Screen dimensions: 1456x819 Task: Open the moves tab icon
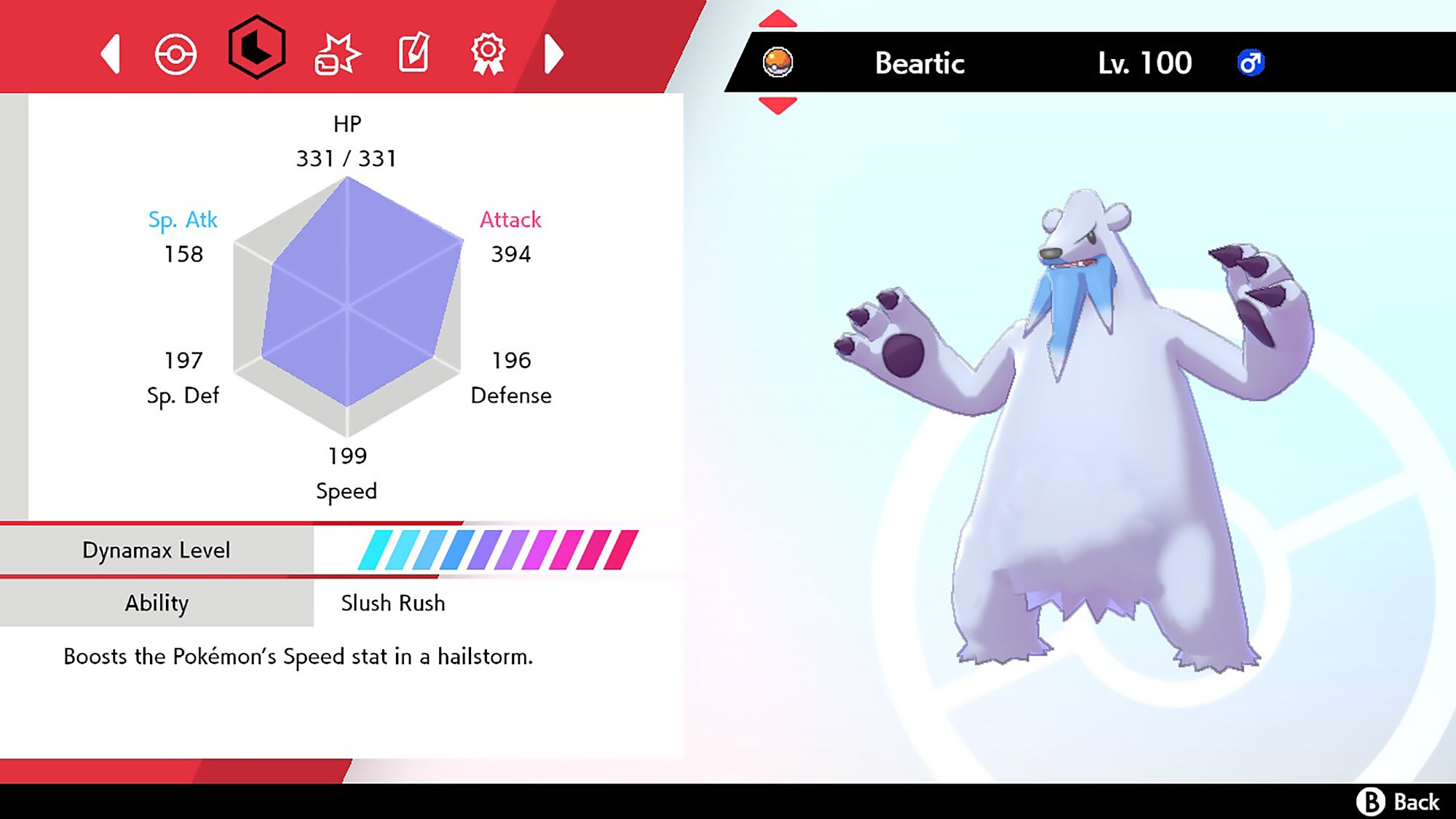[339, 53]
